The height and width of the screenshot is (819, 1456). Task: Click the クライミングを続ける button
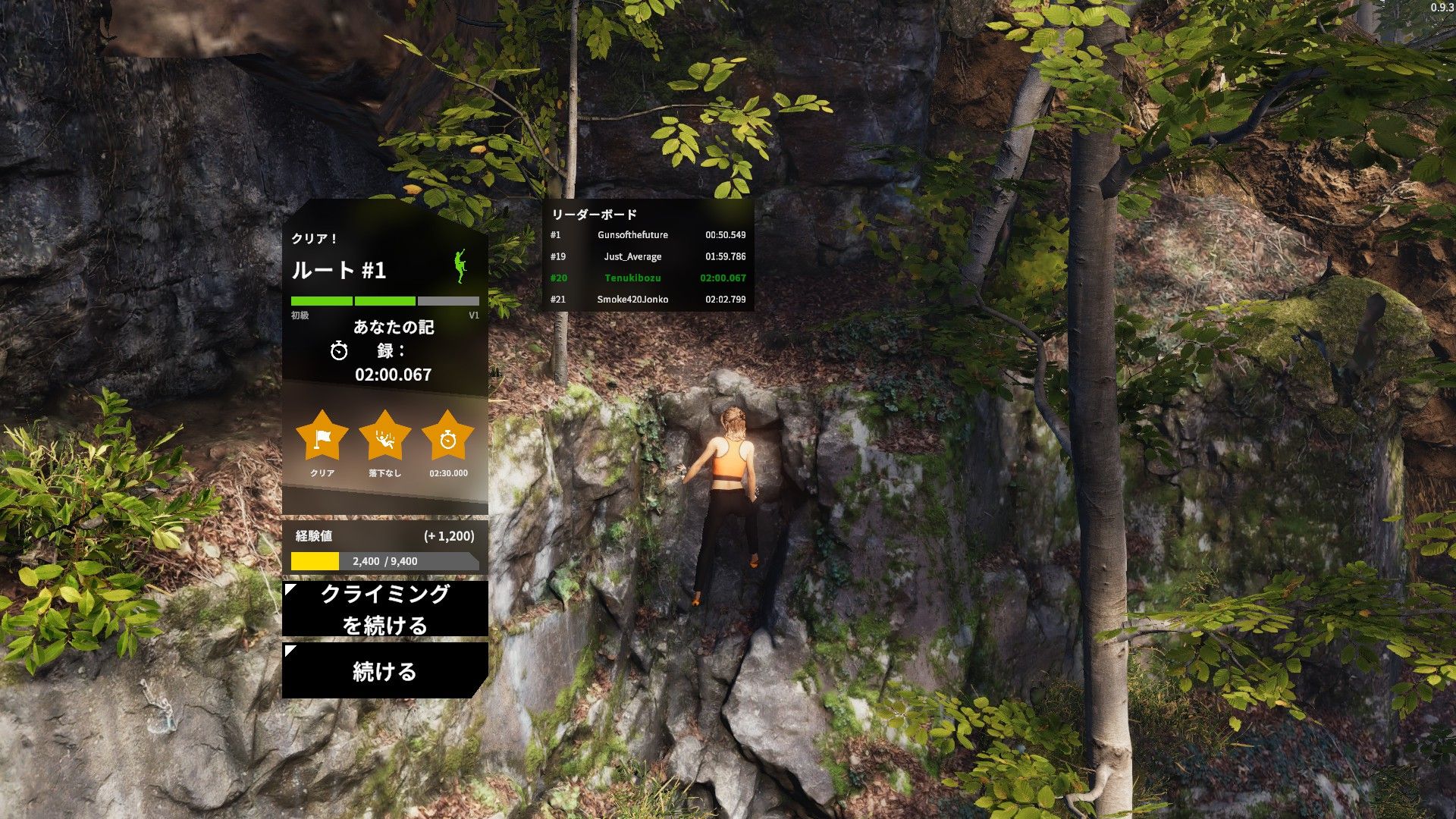point(384,609)
